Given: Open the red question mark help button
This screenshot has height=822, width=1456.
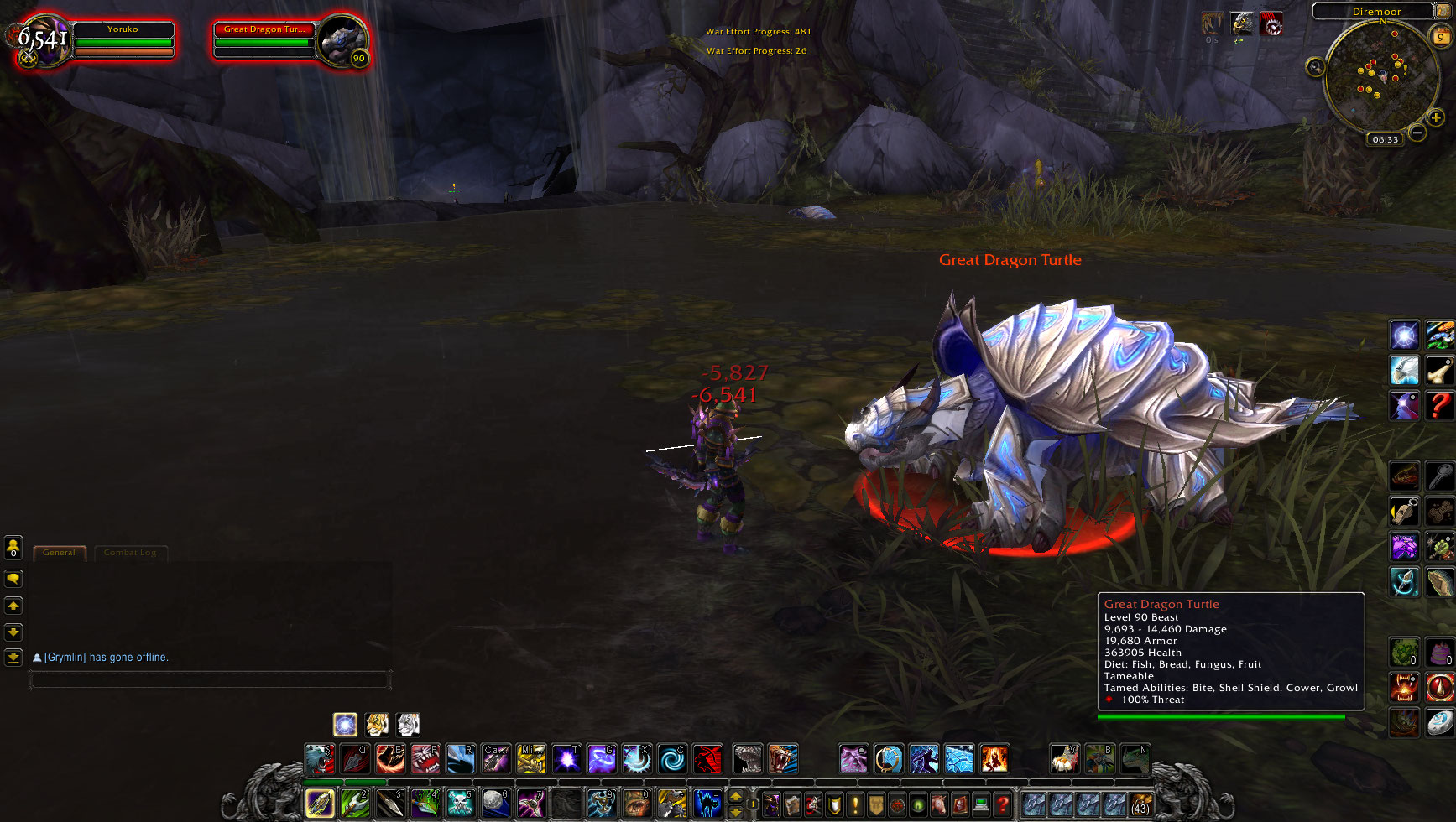Looking at the screenshot, I should (x=1002, y=804).
